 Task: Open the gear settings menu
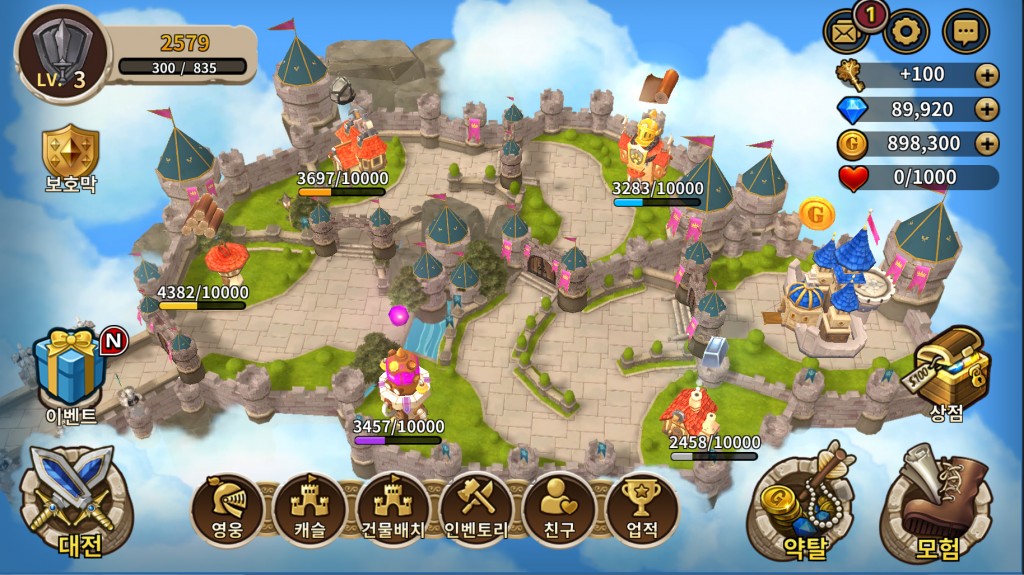[x=906, y=31]
